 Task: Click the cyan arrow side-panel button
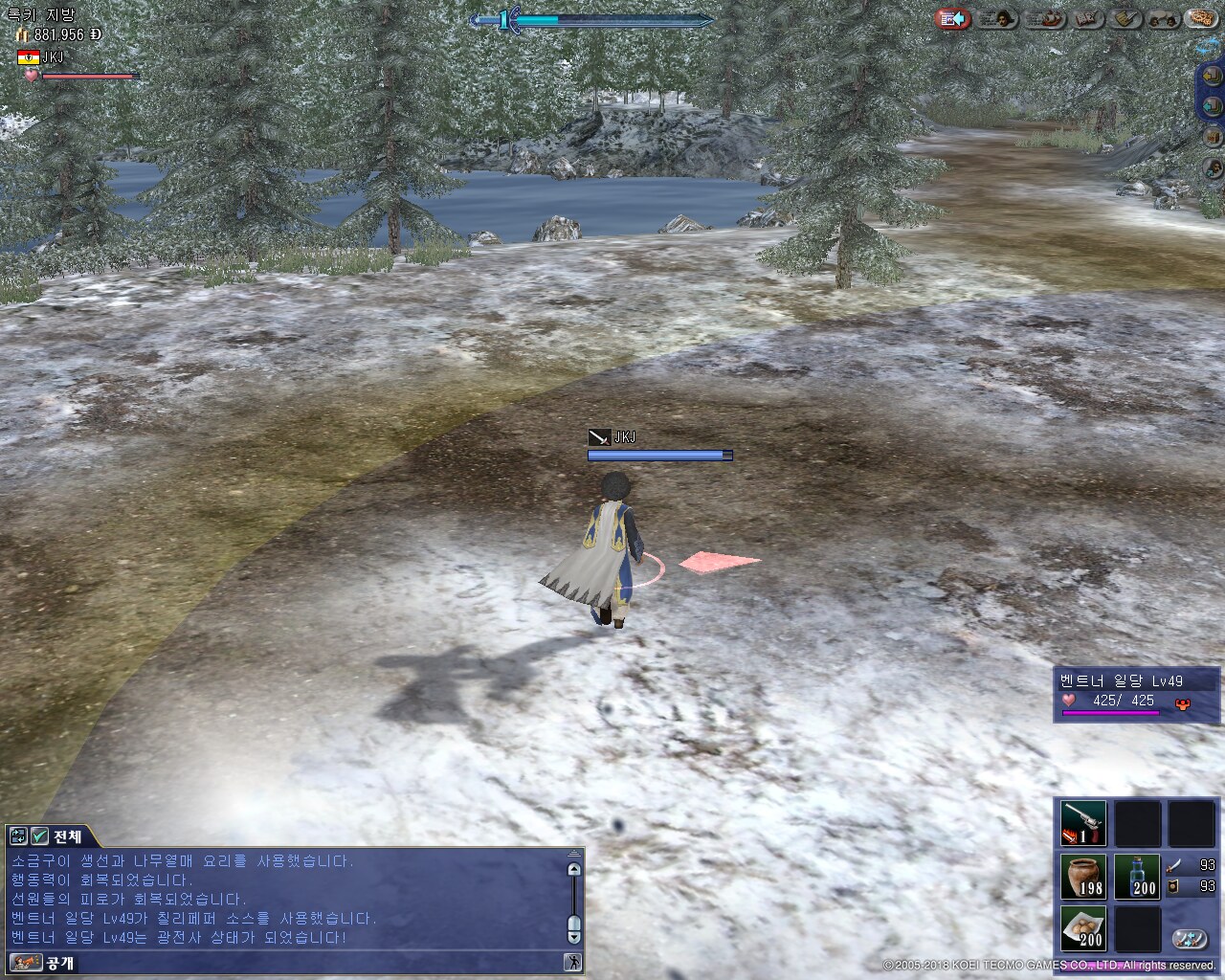[x=1212, y=105]
